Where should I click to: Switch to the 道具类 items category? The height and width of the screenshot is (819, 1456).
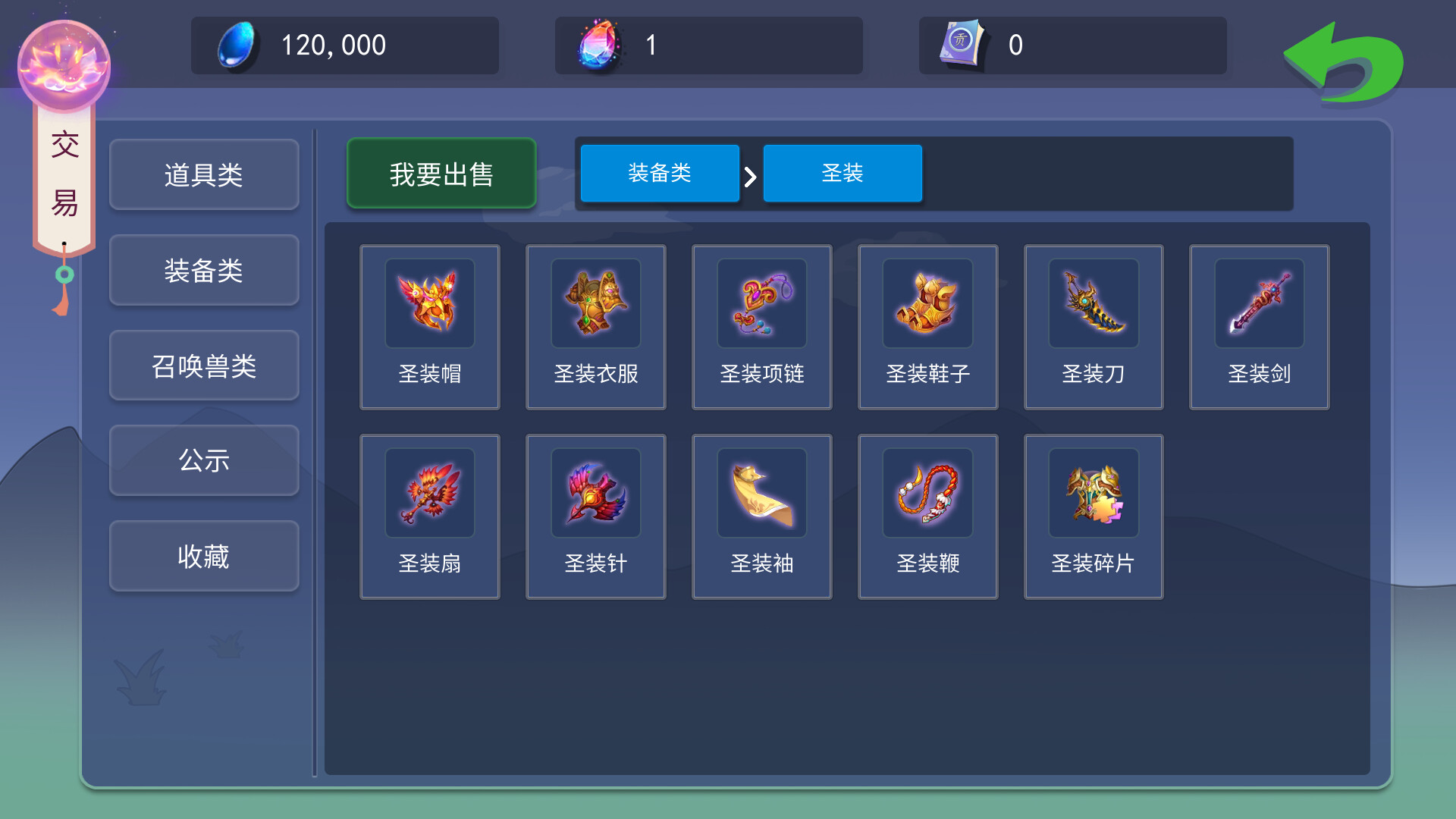(203, 174)
